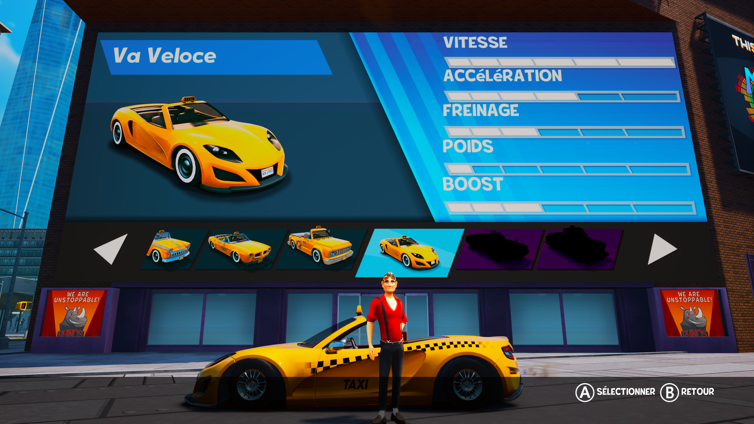The width and height of the screenshot is (754, 424).
Task: Choose the long convertible taxi thumbnail
Action: coord(239,248)
